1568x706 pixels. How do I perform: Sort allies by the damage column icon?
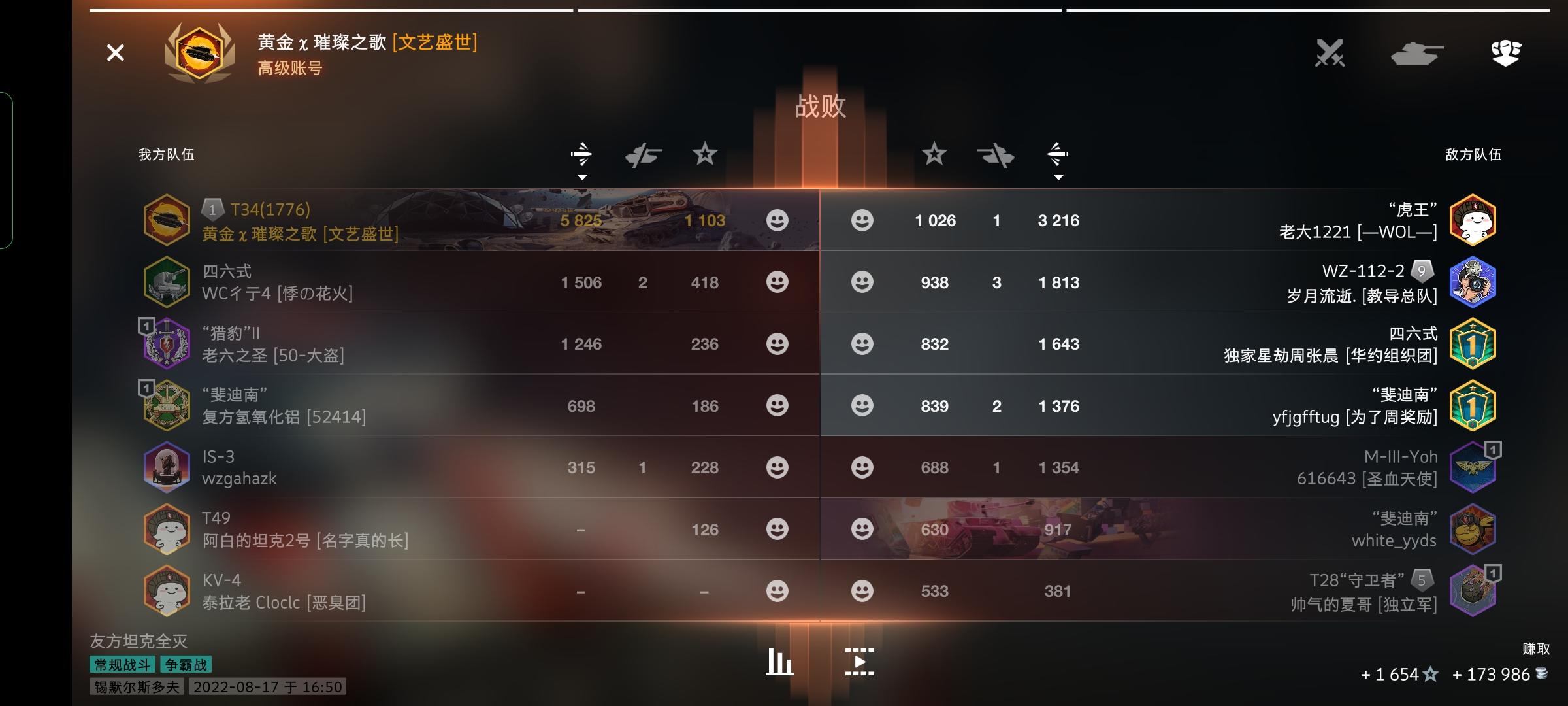(581, 154)
